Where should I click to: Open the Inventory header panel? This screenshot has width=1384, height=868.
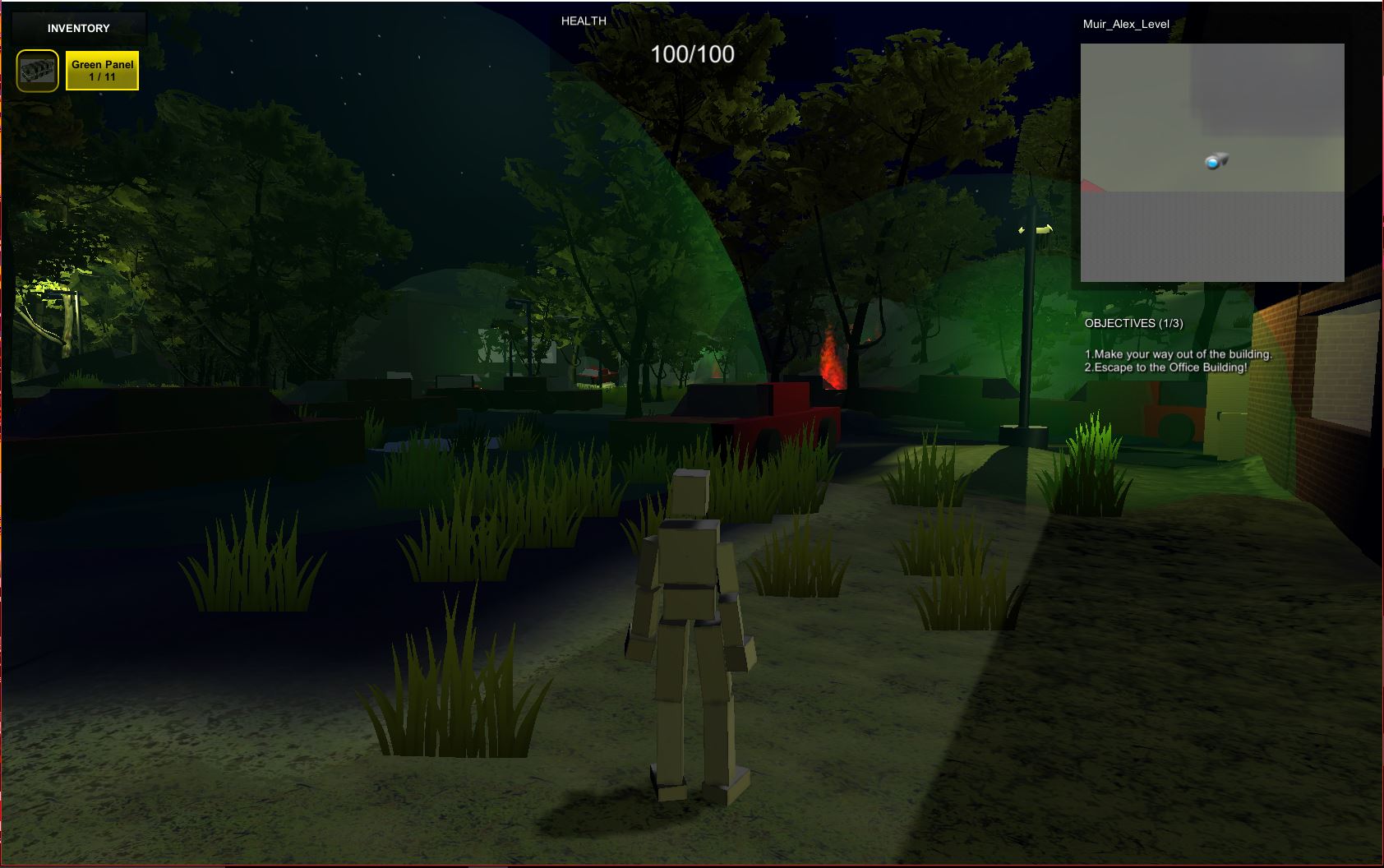coord(78,28)
